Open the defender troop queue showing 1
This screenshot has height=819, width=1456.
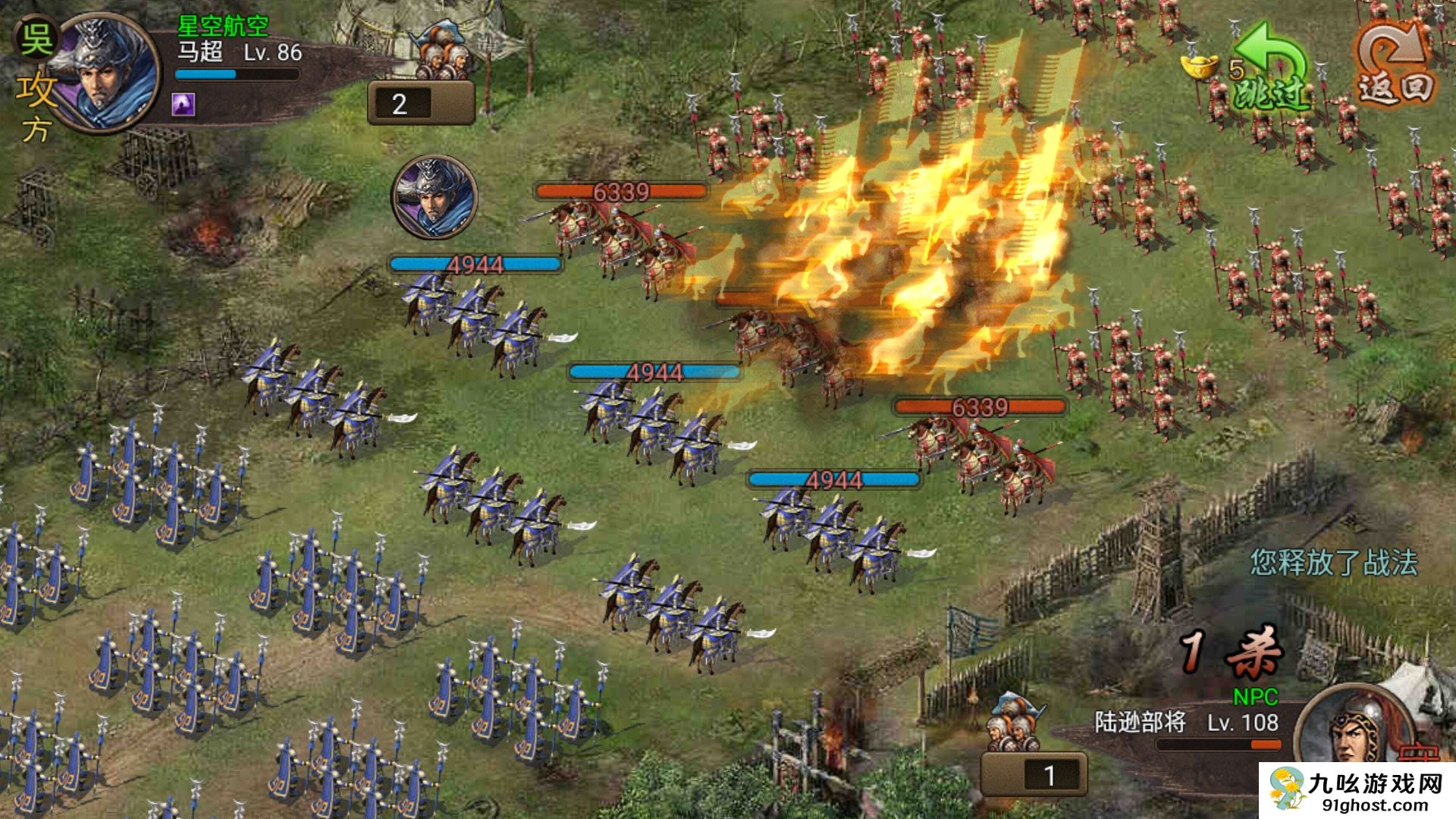click(1034, 773)
